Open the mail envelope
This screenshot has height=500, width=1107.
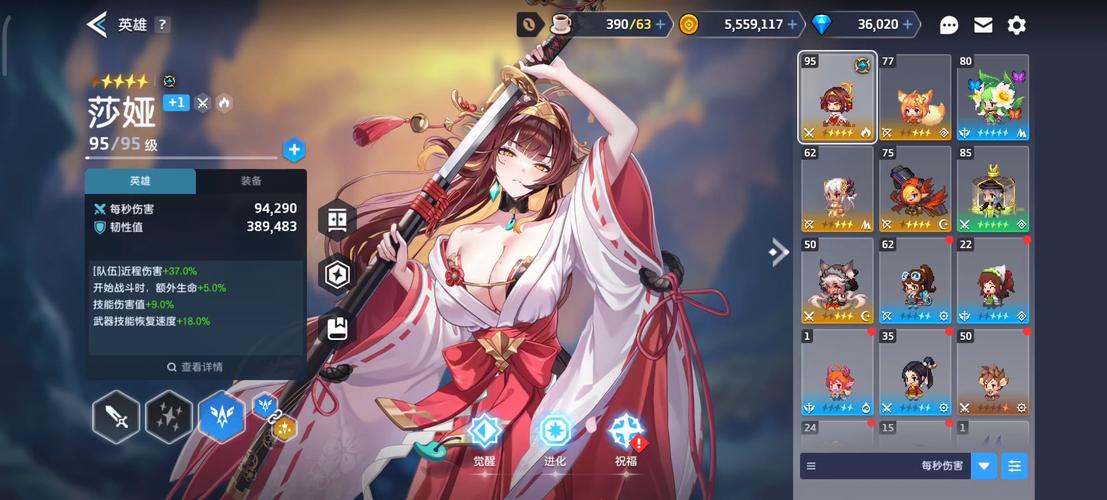983,25
